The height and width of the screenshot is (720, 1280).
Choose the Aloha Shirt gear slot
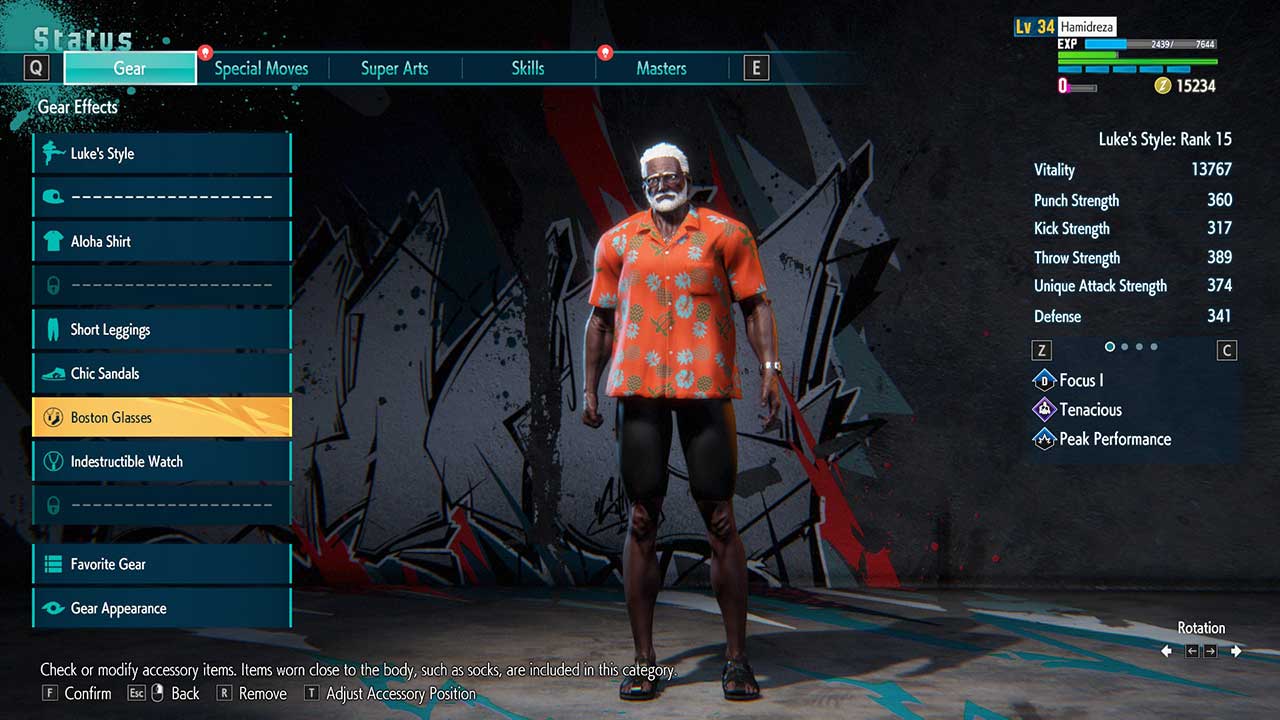click(162, 241)
